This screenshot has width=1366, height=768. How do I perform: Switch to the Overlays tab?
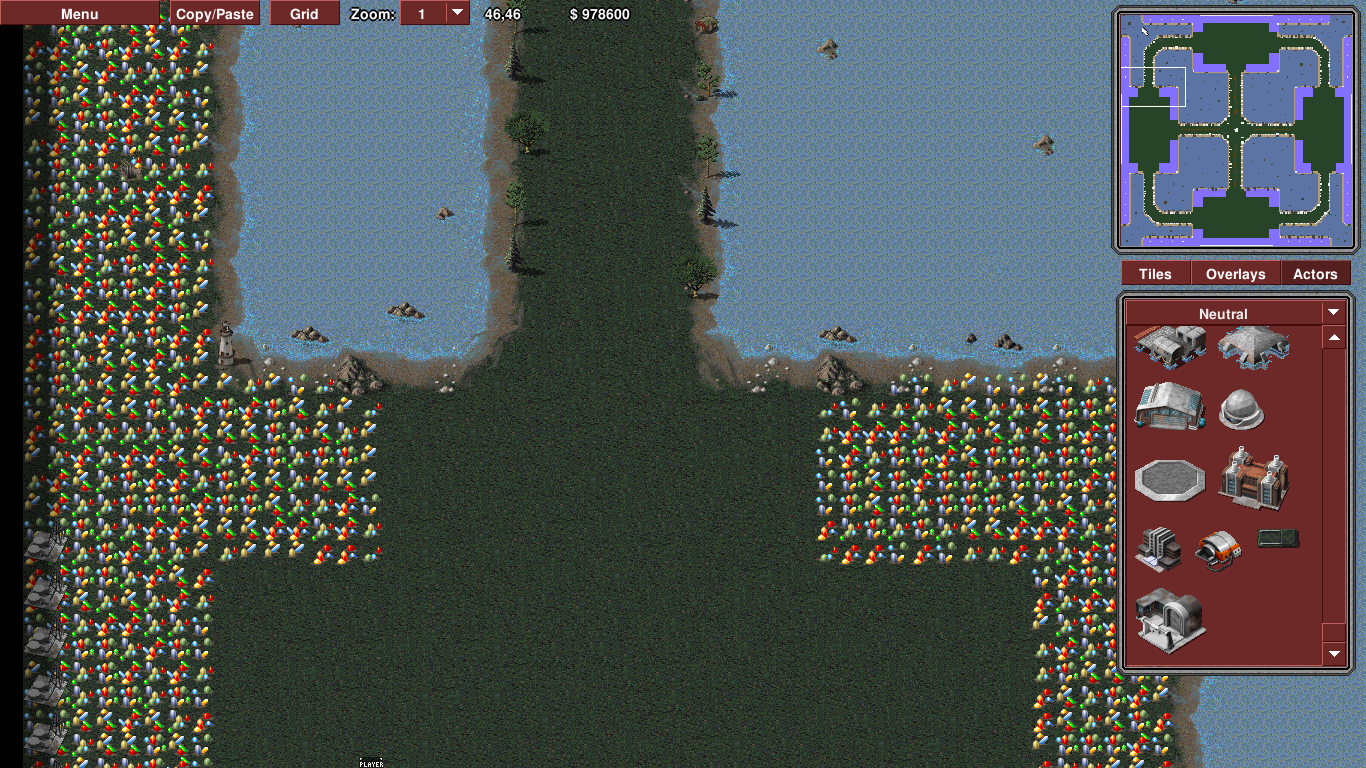(1235, 274)
